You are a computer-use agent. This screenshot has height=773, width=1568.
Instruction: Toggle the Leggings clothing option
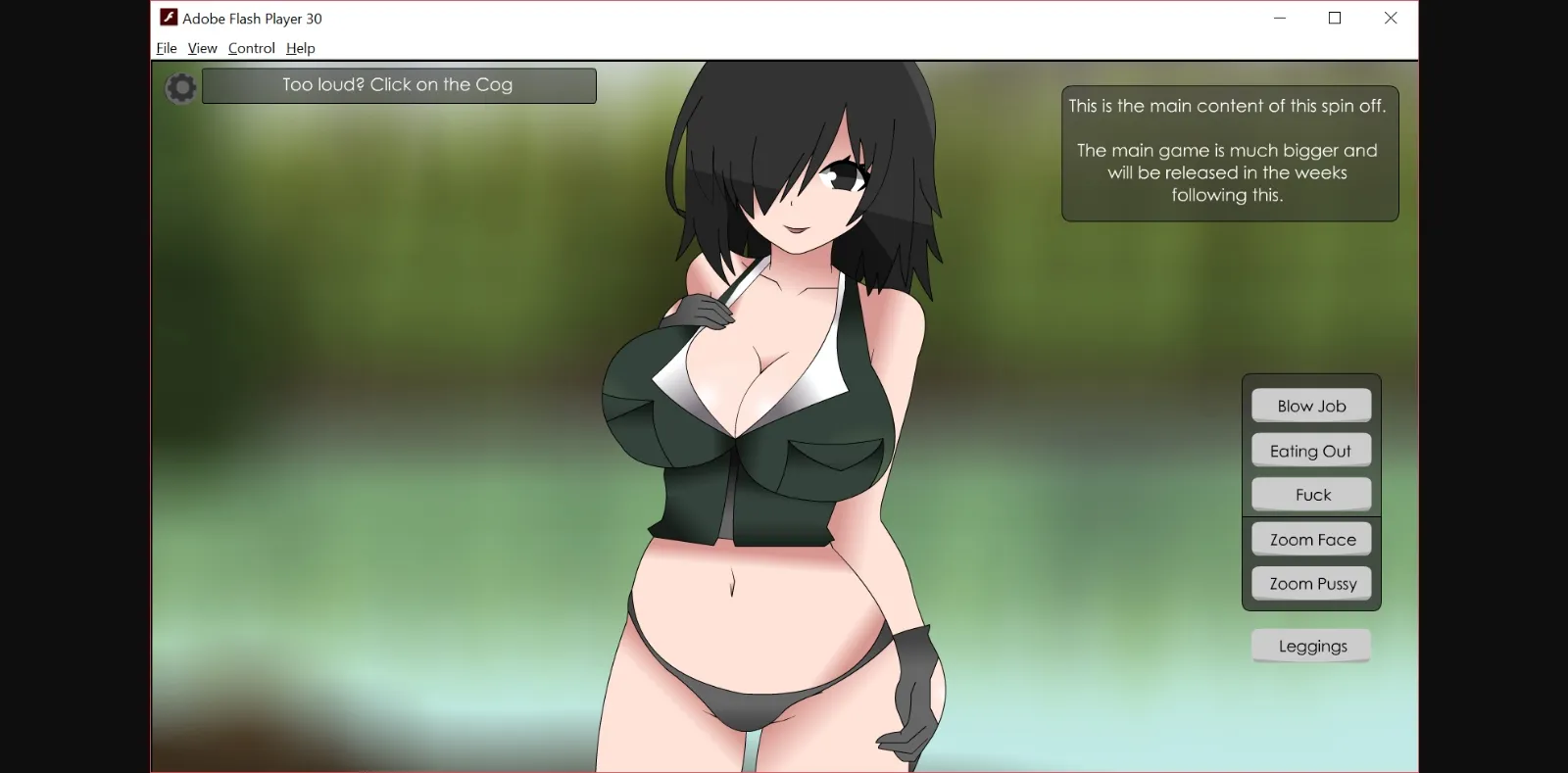point(1310,645)
